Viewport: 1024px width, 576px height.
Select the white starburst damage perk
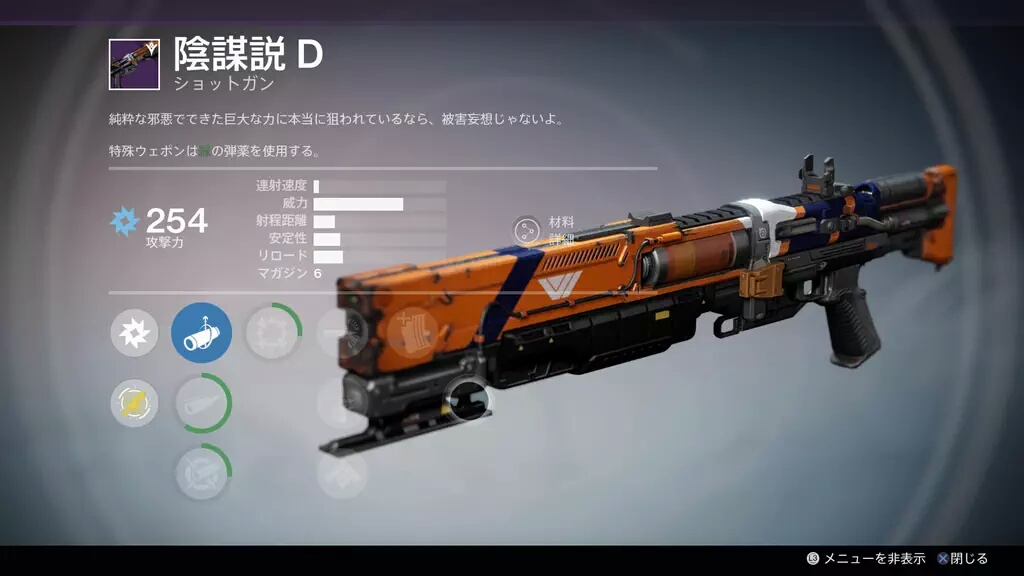click(134, 334)
